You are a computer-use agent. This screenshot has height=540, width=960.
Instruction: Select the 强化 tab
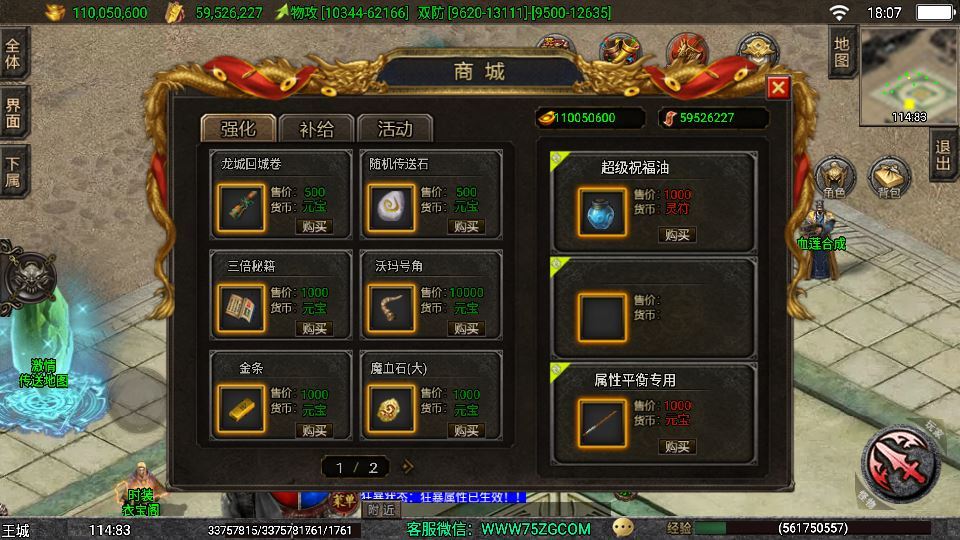point(237,128)
